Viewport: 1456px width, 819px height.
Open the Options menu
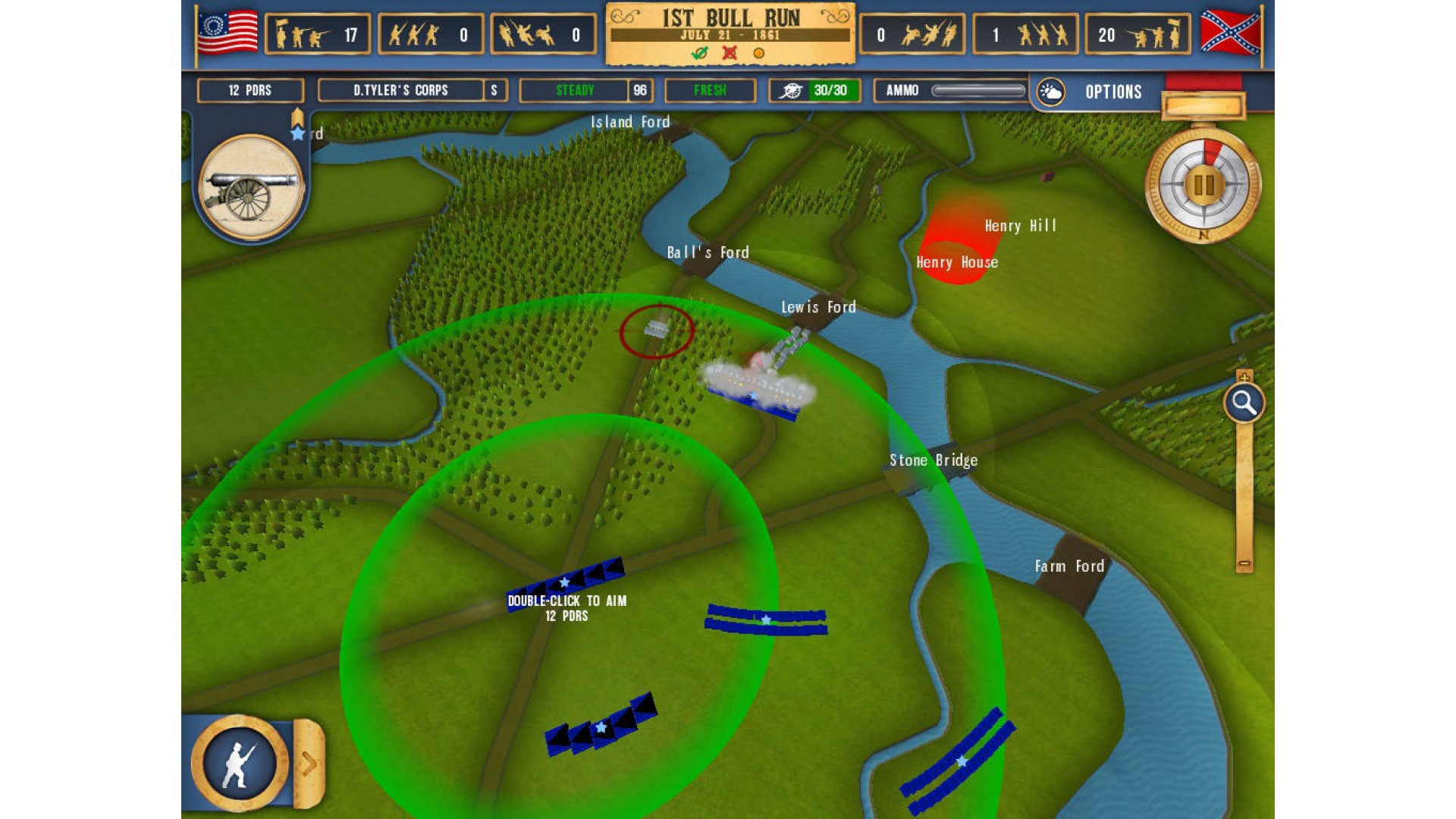pos(1112,92)
